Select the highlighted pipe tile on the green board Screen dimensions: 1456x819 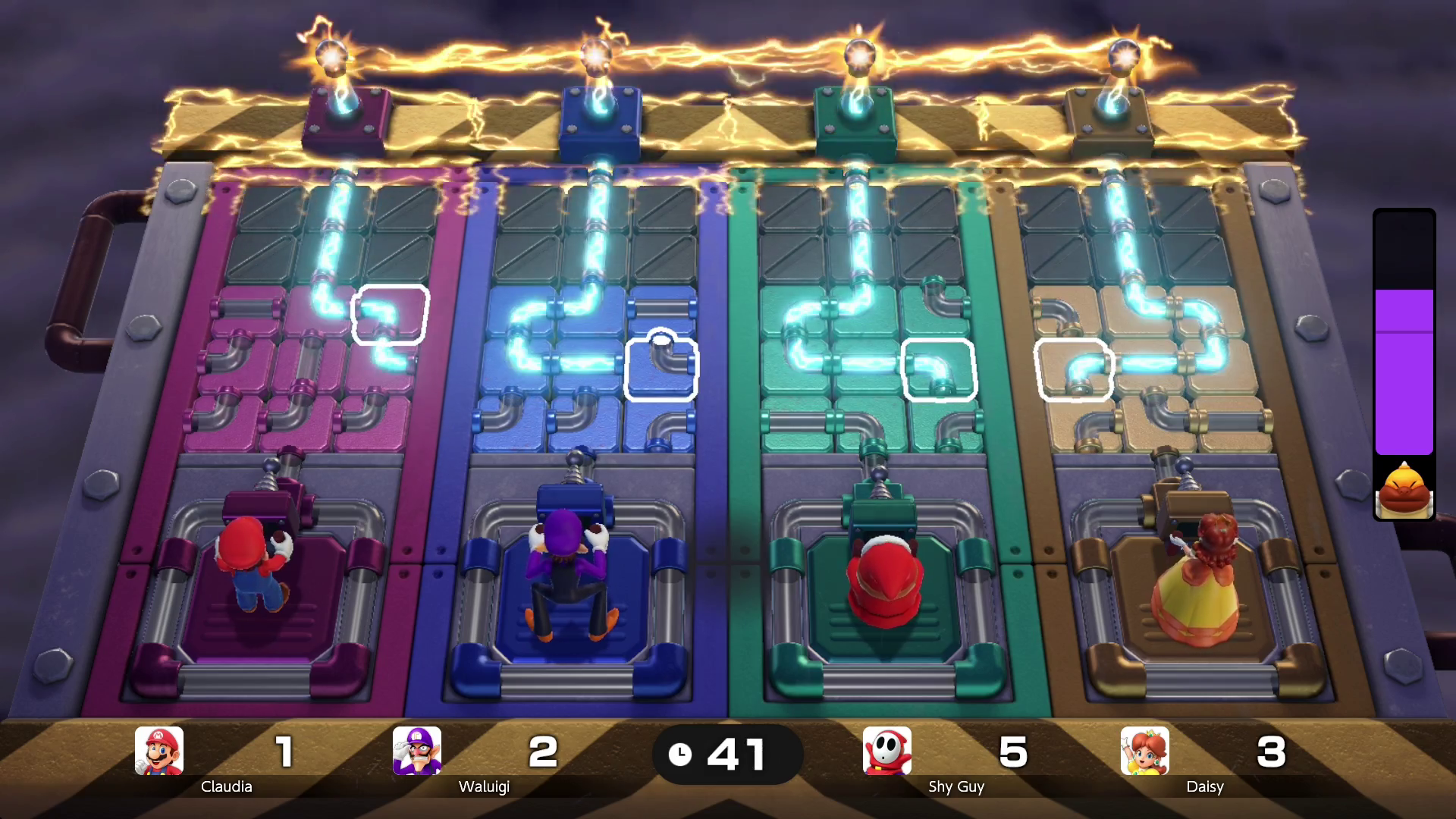[939, 369]
